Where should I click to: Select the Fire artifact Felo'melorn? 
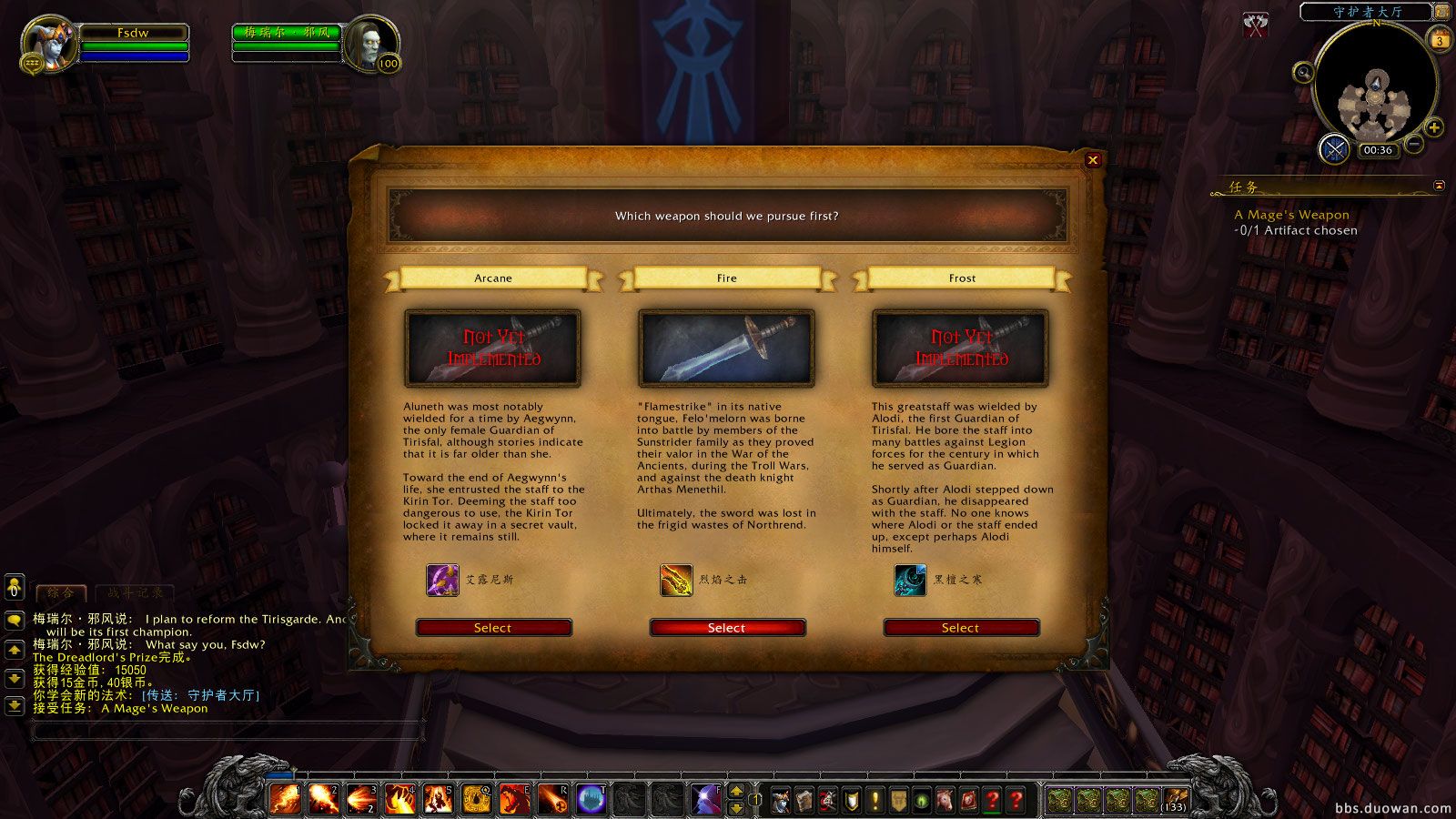point(726,627)
